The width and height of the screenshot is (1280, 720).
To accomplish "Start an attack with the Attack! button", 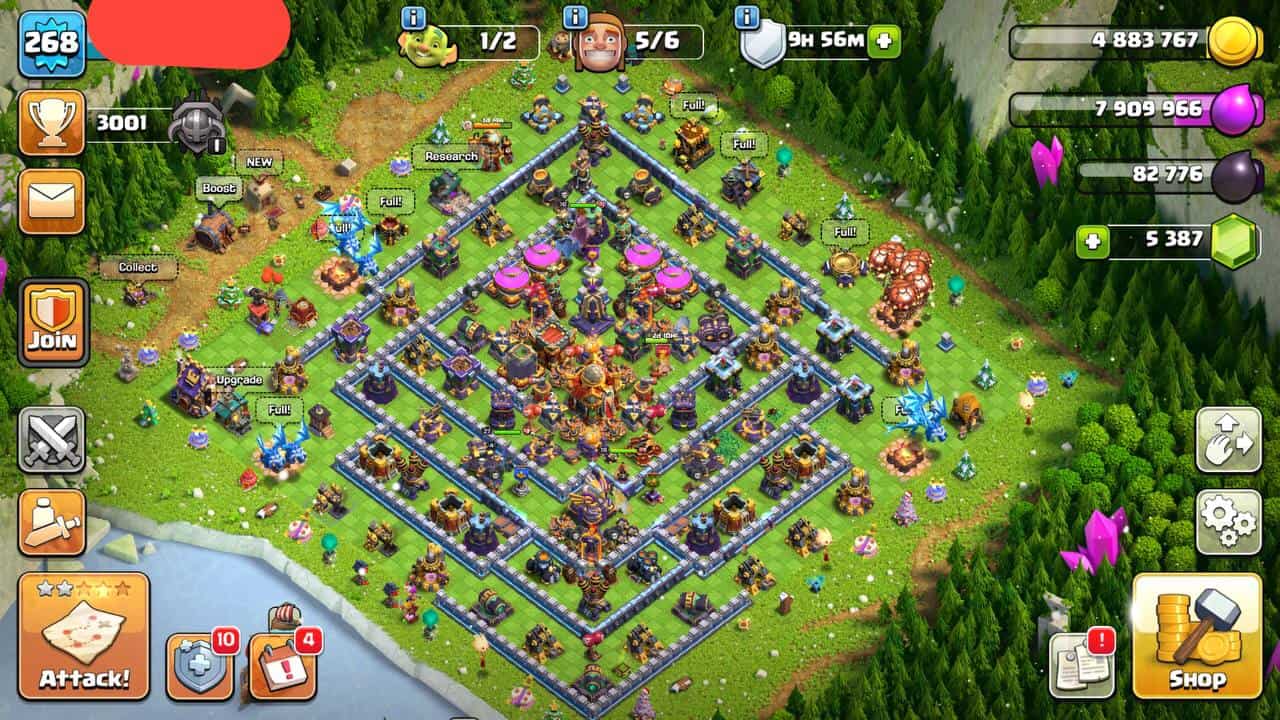I will (x=84, y=635).
